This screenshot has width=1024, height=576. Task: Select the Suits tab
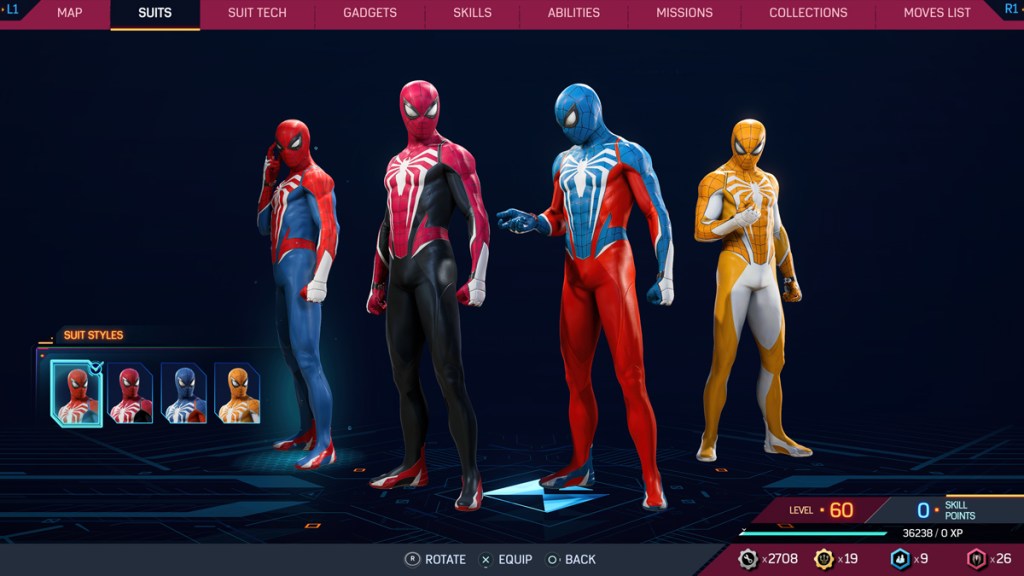pyautogui.click(x=155, y=13)
